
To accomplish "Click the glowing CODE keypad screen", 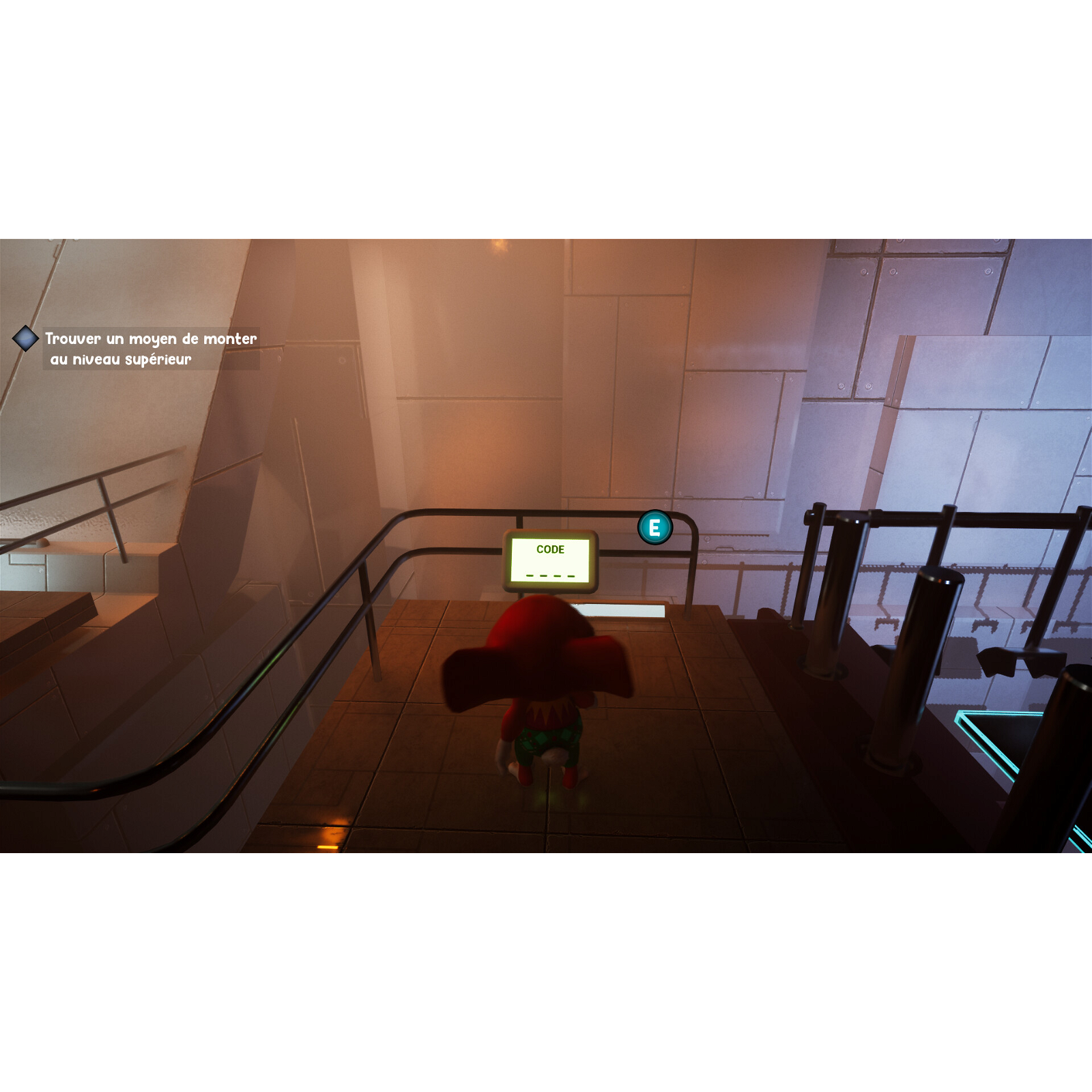I will point(550,560).
